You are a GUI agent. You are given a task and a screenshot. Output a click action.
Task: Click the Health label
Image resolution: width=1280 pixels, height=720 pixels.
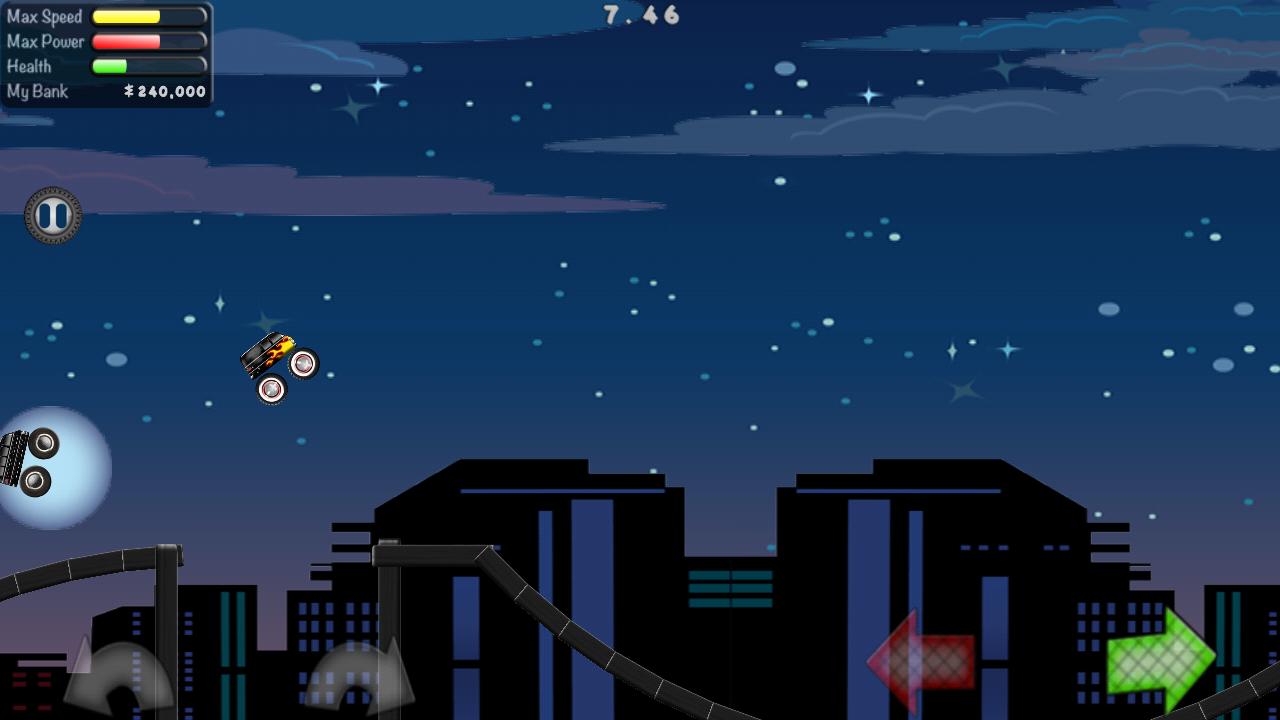click(x=30, y=66)
